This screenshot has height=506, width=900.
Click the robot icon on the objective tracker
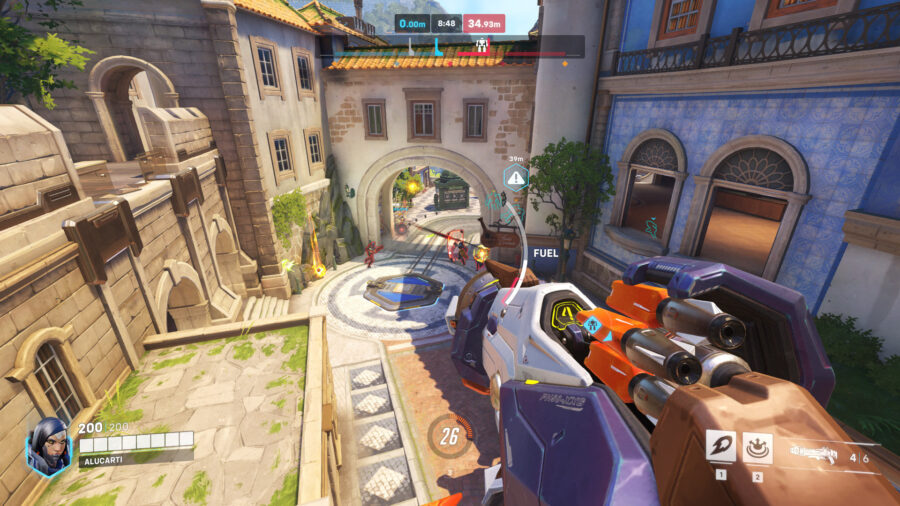(x=482, y=44)
